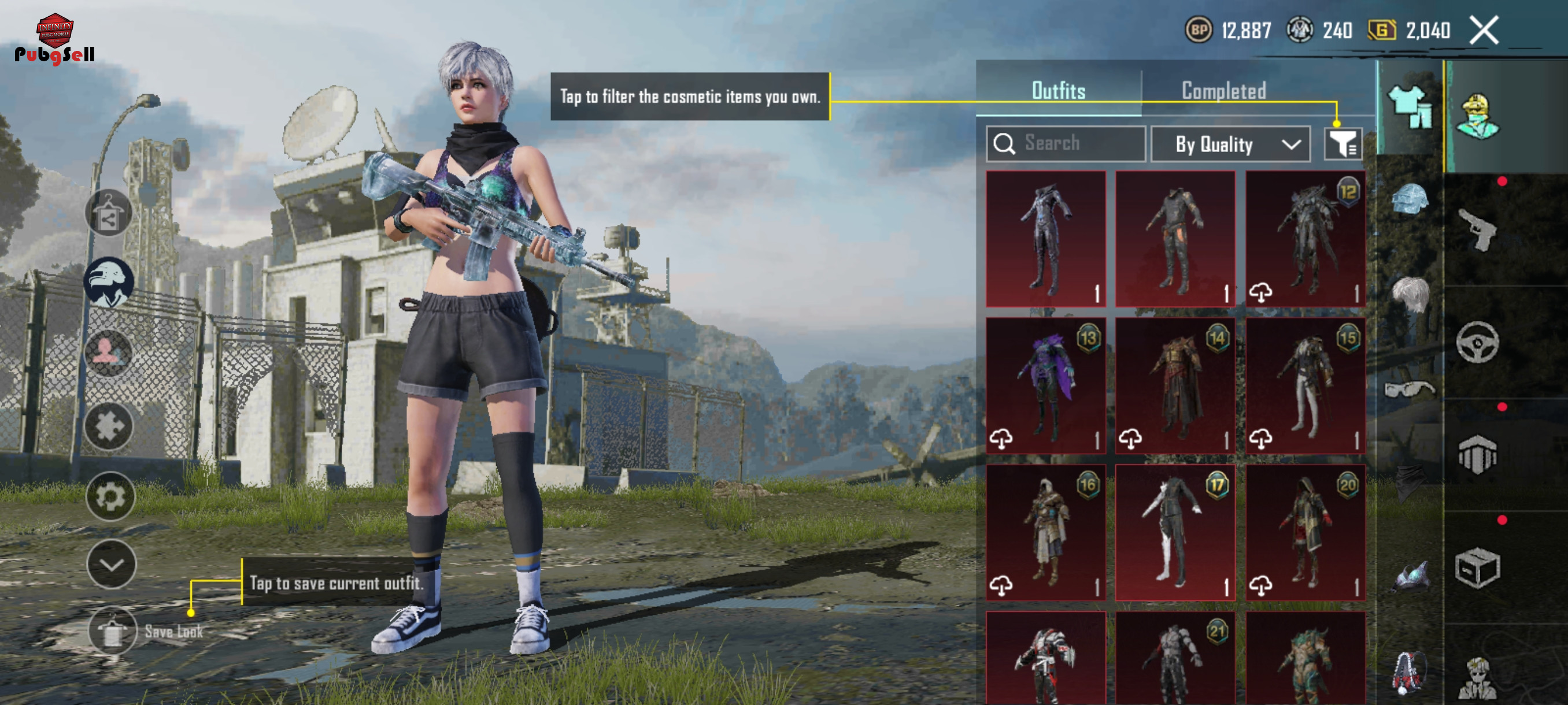Screen dimensions: 1568x705
Task: Switch to the pistol weapons category
Action: [x=1478, y=229]
